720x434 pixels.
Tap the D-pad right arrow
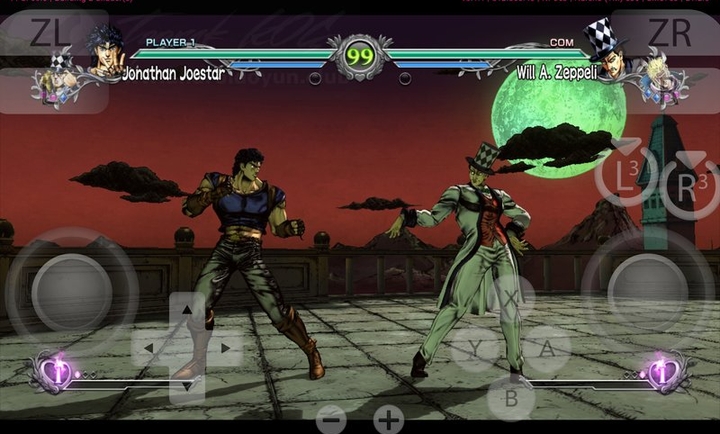tap(224, 348)
